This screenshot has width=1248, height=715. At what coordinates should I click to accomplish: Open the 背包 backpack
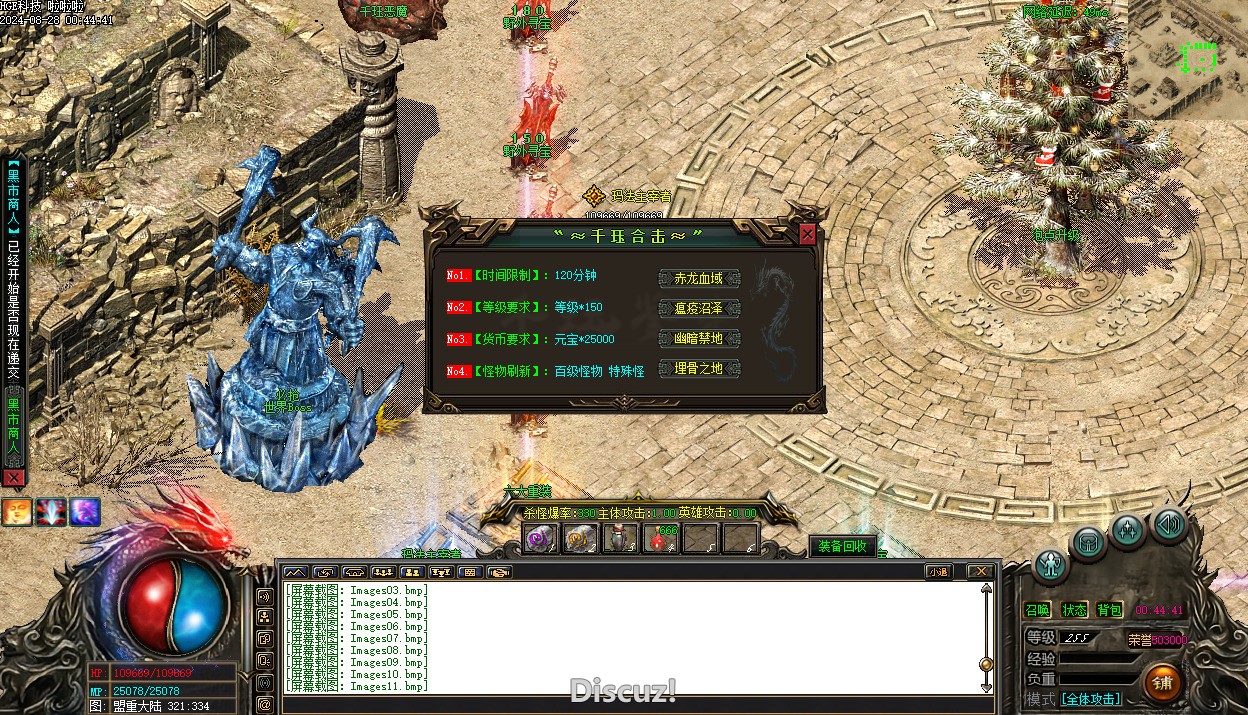pyautogui.click(x=1110, y=610)
